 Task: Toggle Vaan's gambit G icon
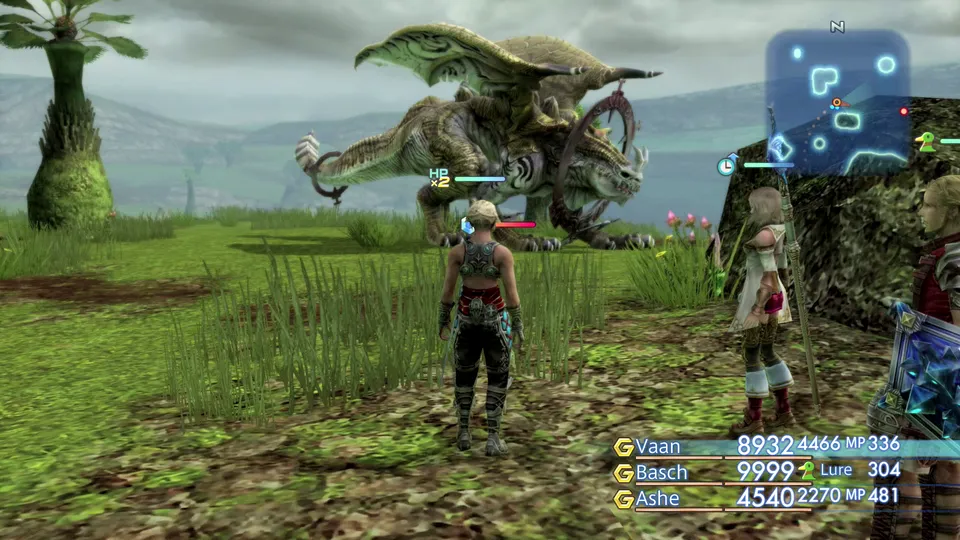624,447
